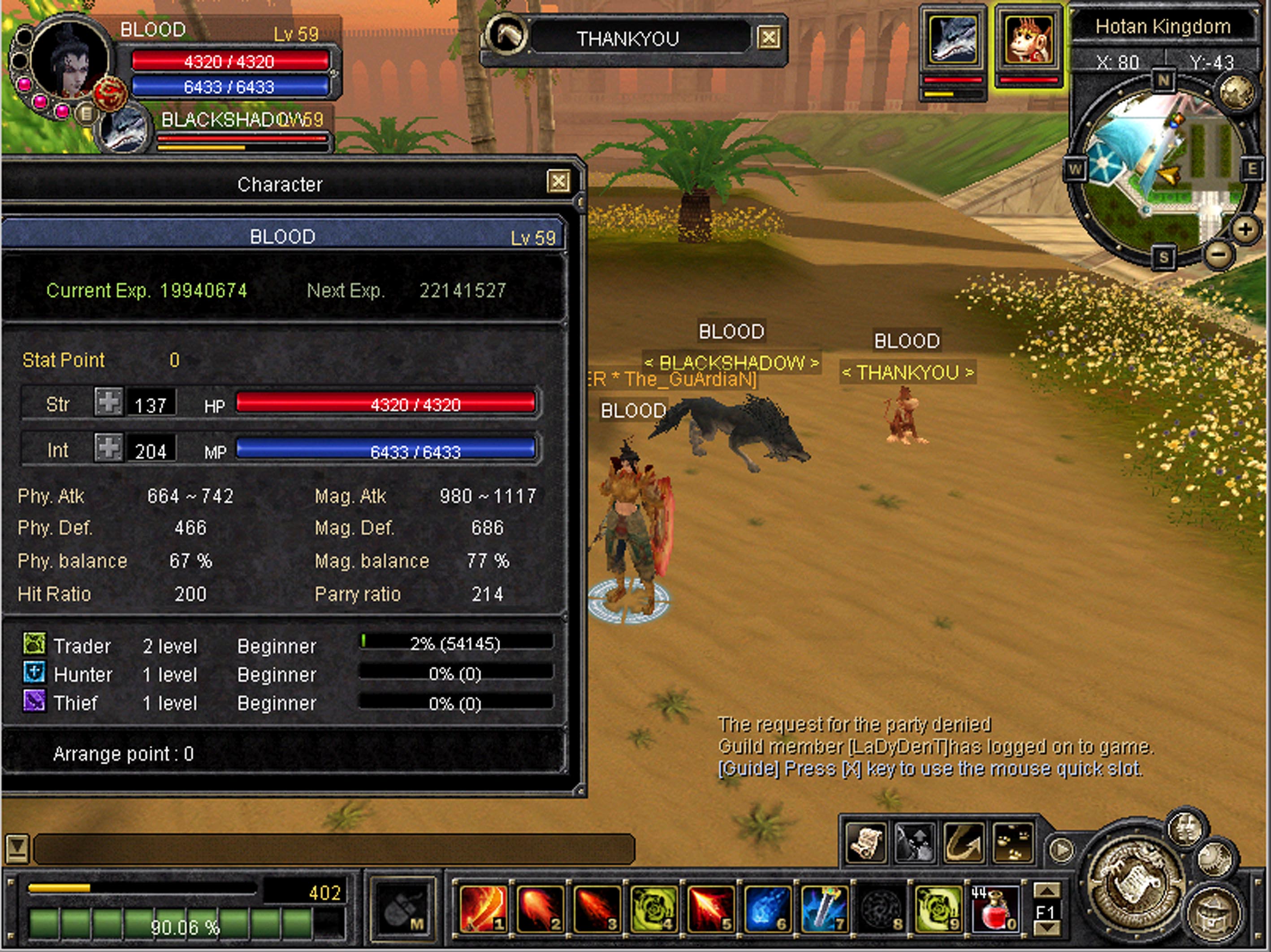The height and width of the screenshot is (952, 1271).
Task: Close the THANKYOU target panel
Action: click(x=769, y=39)
